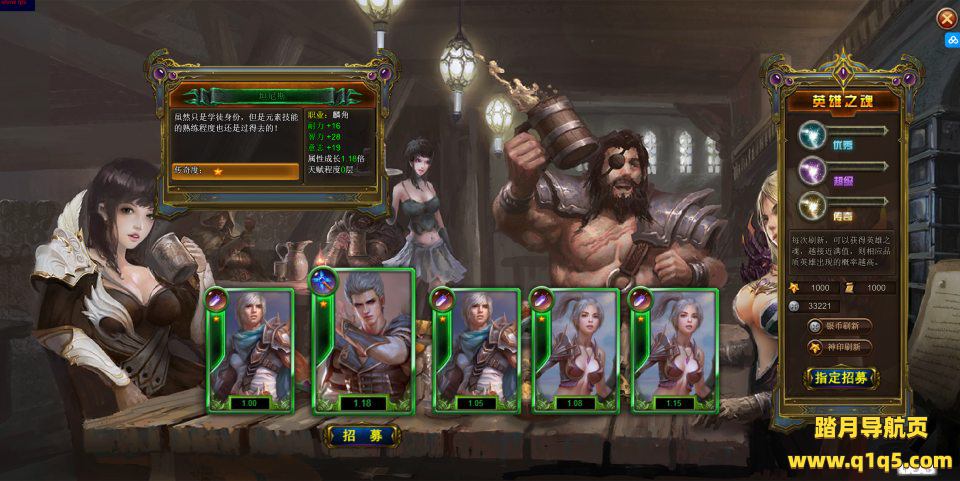Click the 招募 recruit button
This screenshot has width=960, height=481.
tap(363, 435)
